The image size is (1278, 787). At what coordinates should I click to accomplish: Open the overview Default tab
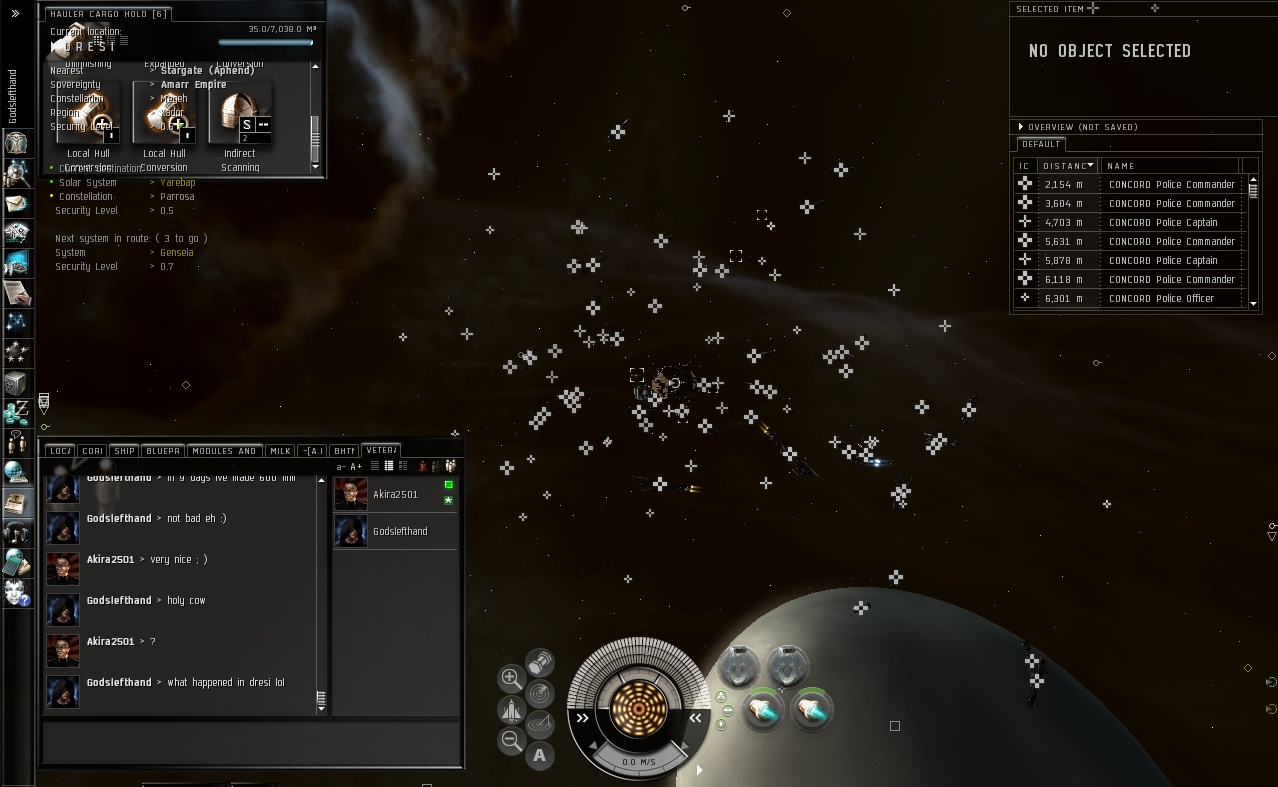(1041, 144)
